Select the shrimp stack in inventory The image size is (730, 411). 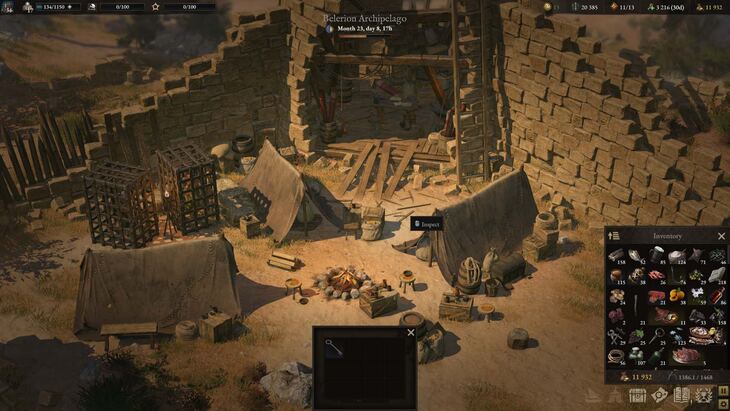tap(656, 274)
